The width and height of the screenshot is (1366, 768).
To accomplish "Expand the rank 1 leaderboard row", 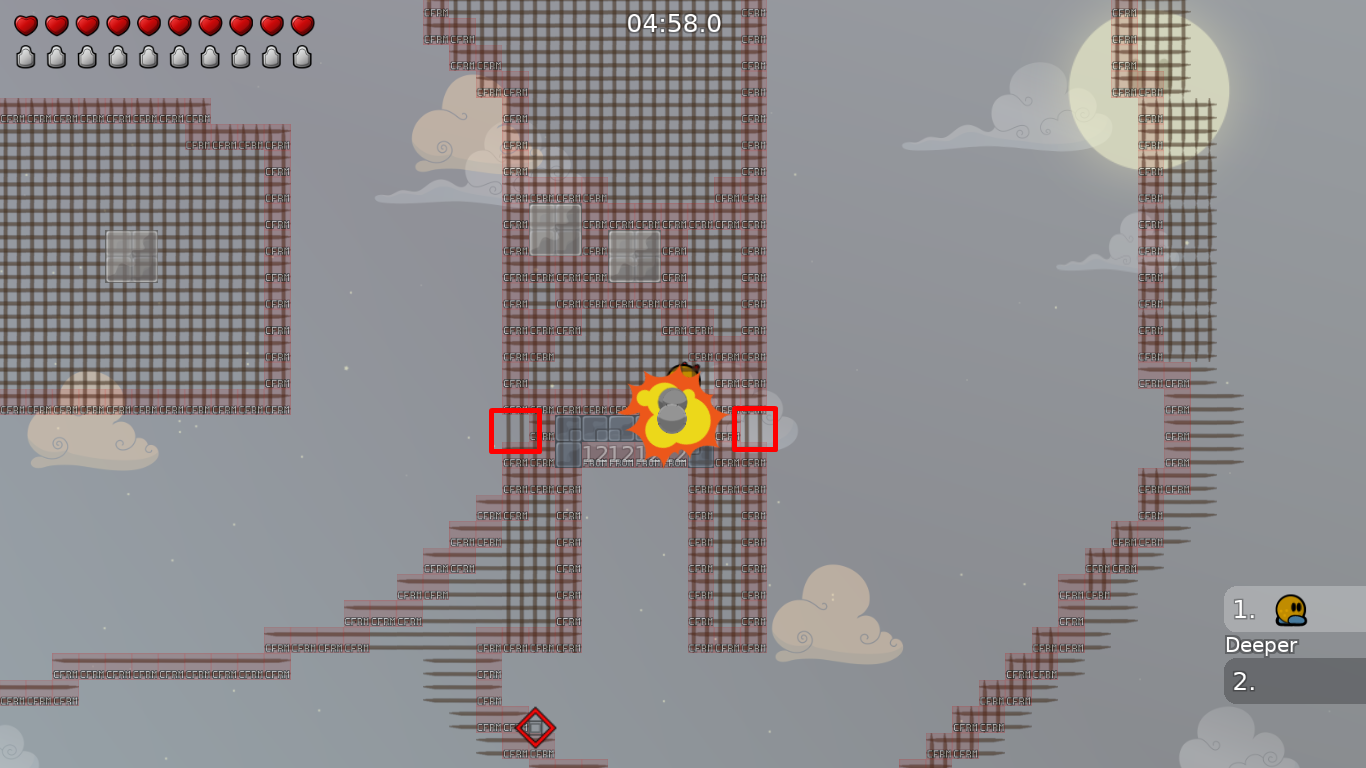I will [x=1293, y=610].
